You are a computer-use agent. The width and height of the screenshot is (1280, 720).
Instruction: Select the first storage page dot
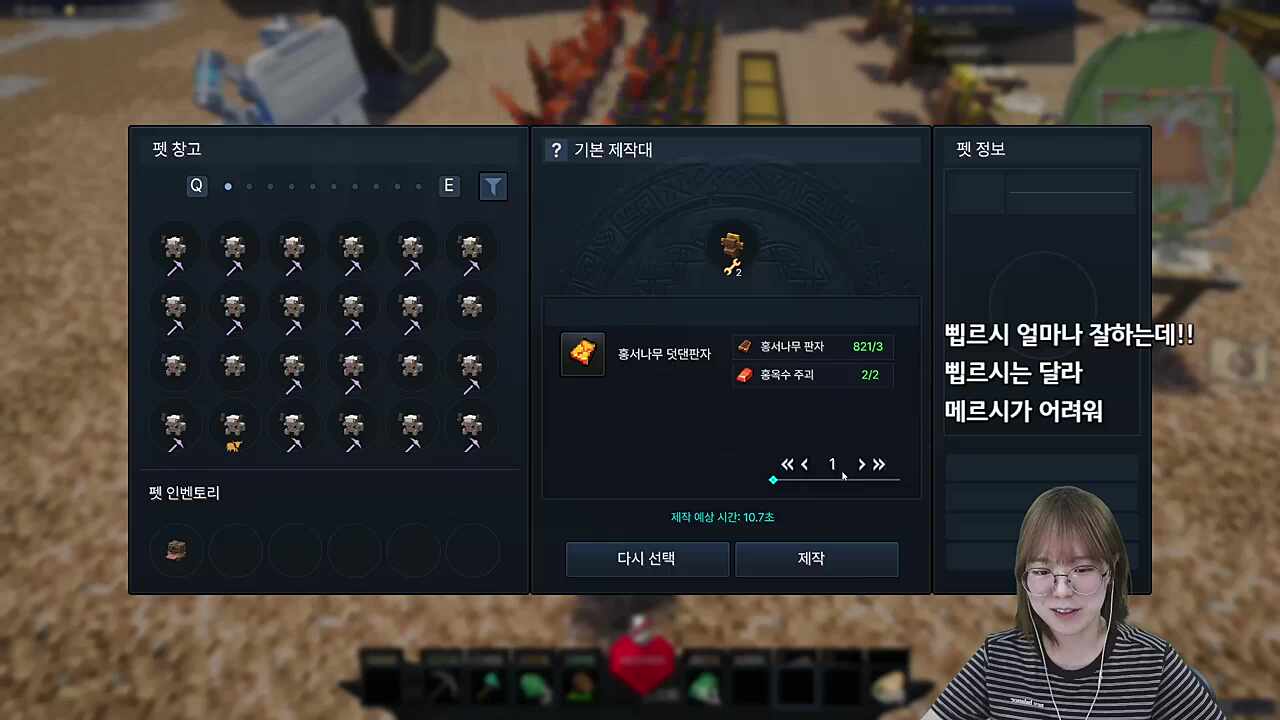[x=228, y=185]
